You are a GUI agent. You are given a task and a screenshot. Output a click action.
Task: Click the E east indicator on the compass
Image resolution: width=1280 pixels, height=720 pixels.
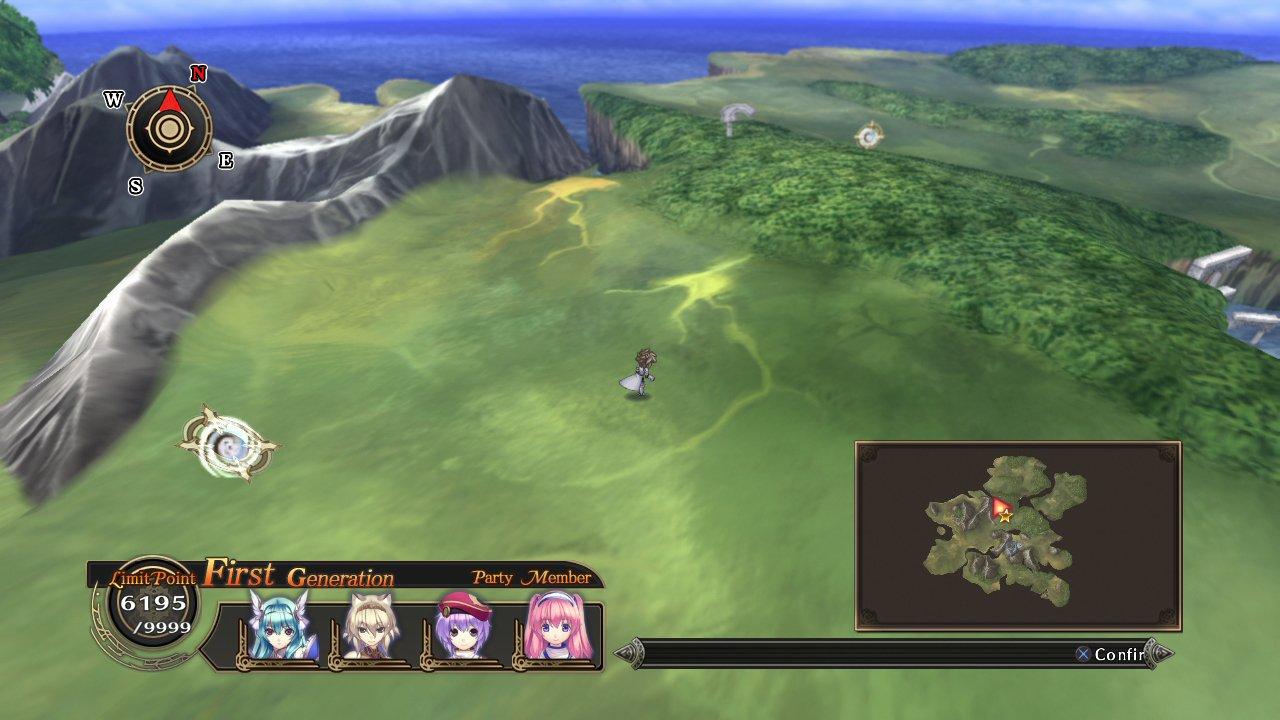[224, 161]
